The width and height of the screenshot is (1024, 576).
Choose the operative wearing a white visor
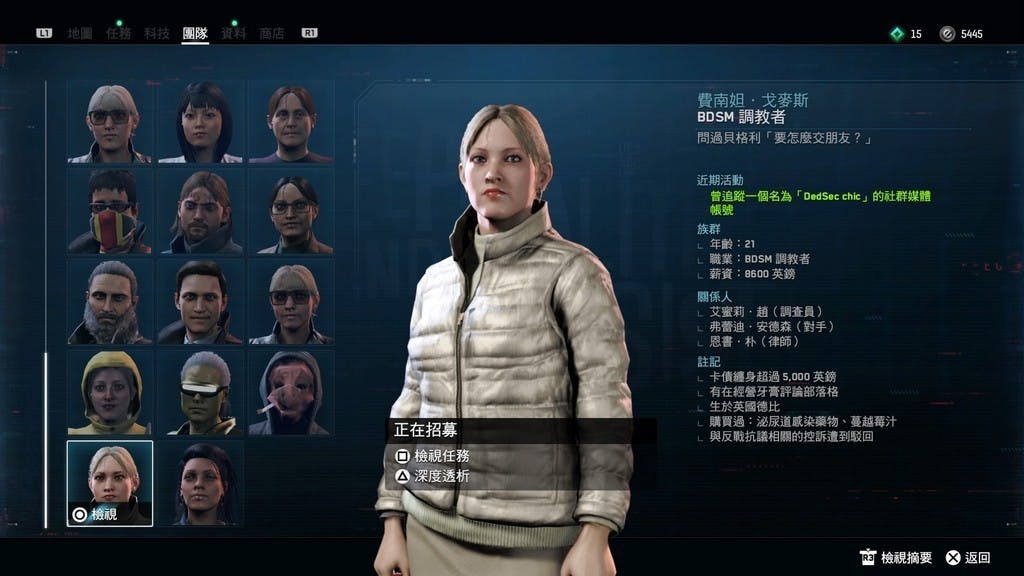click(201, 392)
